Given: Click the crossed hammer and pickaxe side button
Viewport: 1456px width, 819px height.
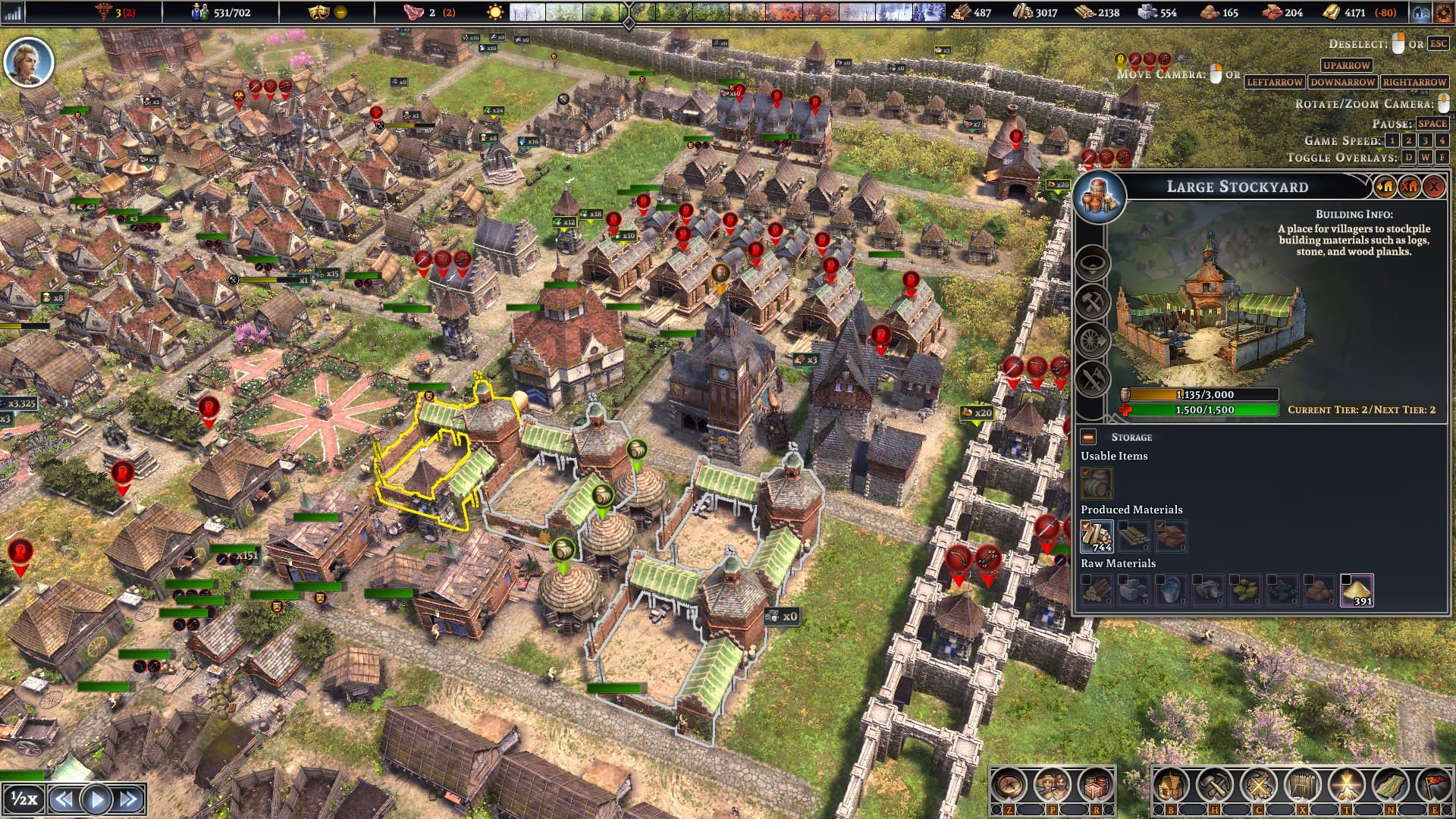Looking at the screenshot, I should point(1093,302).
